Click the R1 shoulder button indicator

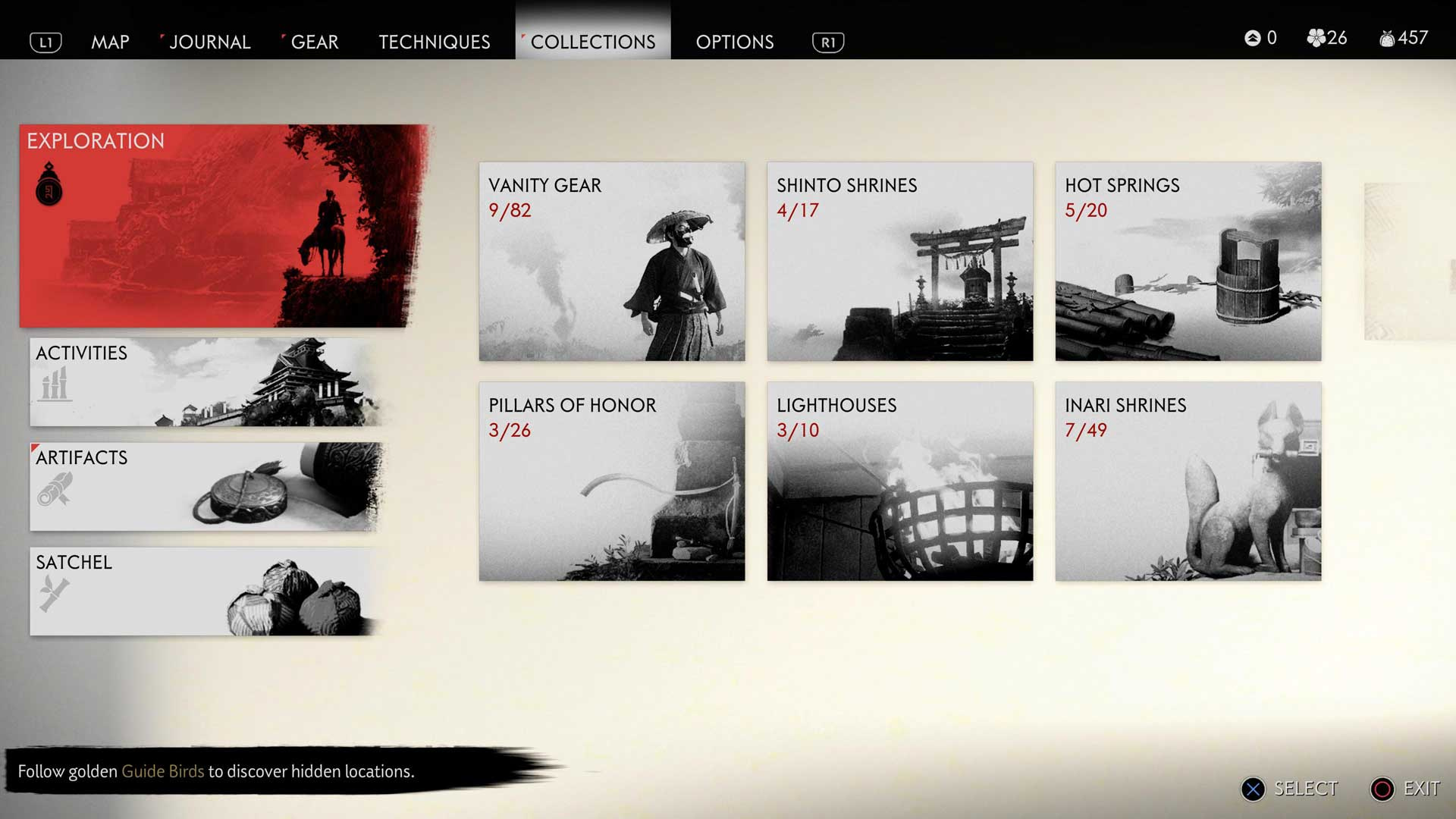pos(827,42)
